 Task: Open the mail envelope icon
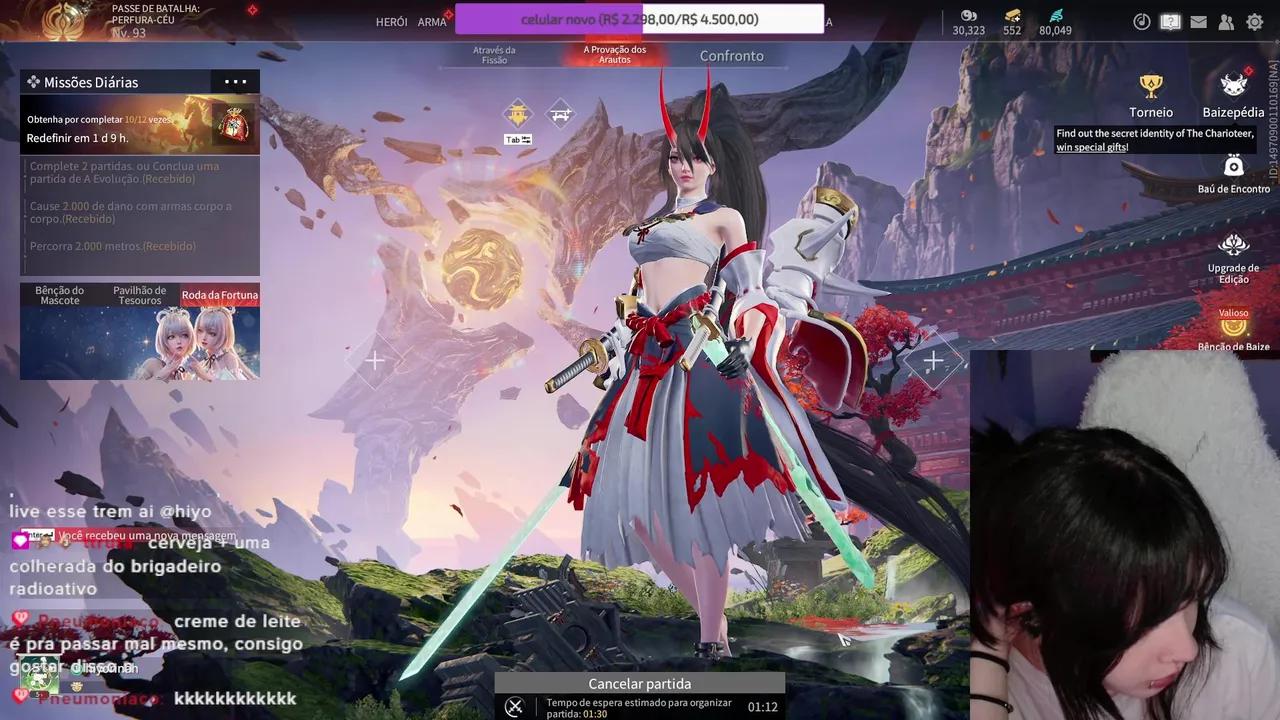[1198, 22]
